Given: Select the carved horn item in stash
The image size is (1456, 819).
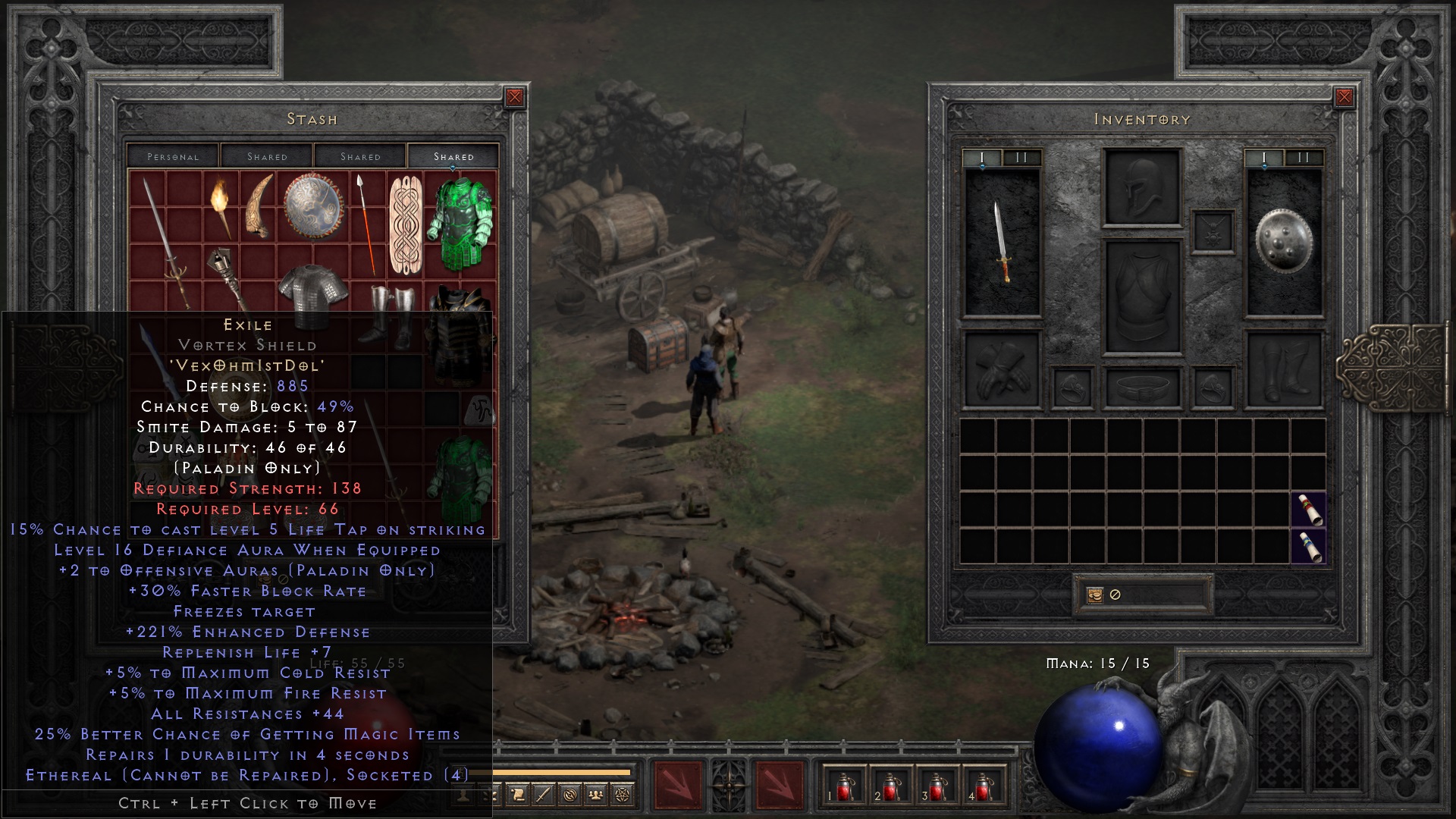Looking at the screenshot, I should coord(258,206).
